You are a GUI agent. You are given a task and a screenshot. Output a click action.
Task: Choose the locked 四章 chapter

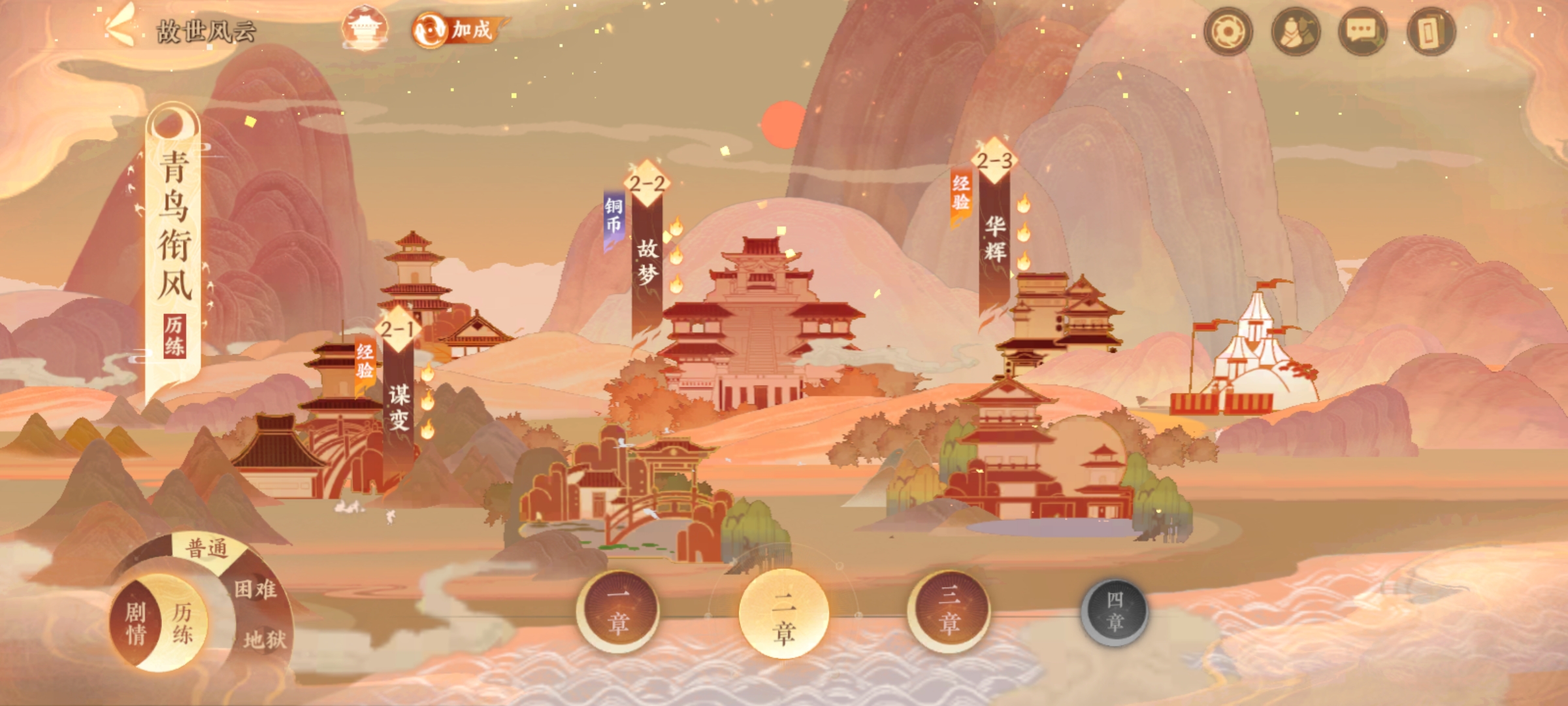[x=1115, y=613]
